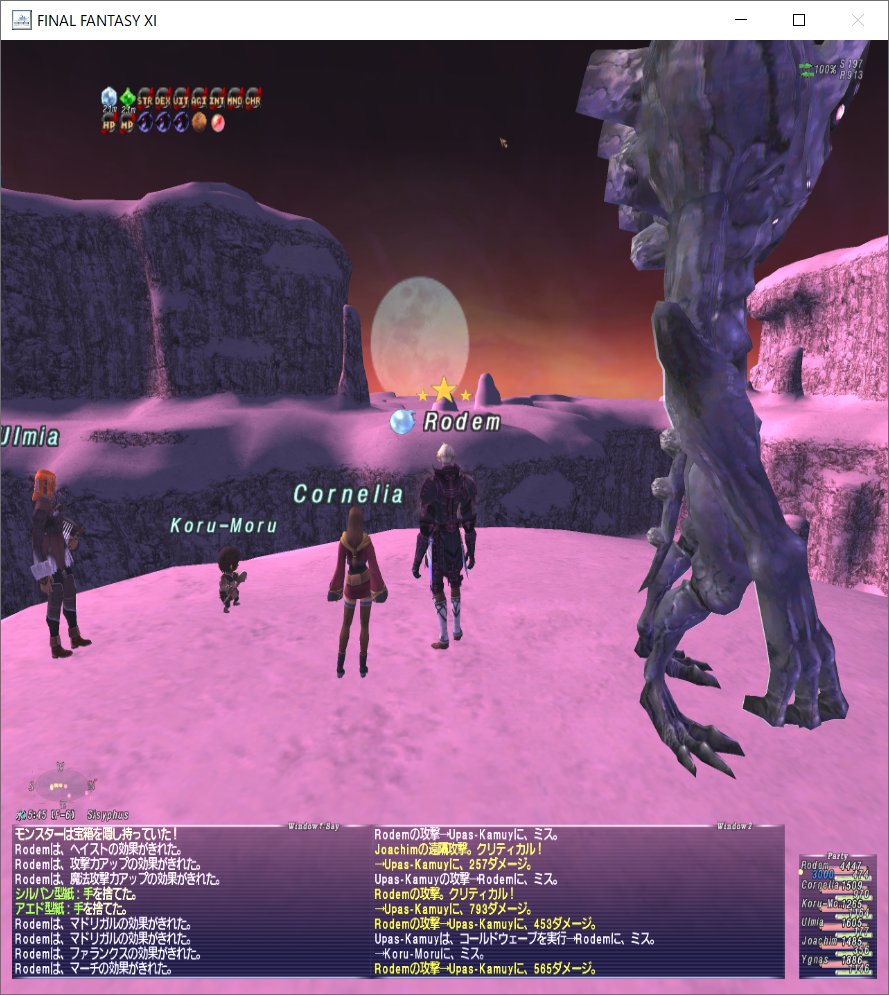Select the brown orb status icon
Screen dimensions: 889x995
(199, 121)
